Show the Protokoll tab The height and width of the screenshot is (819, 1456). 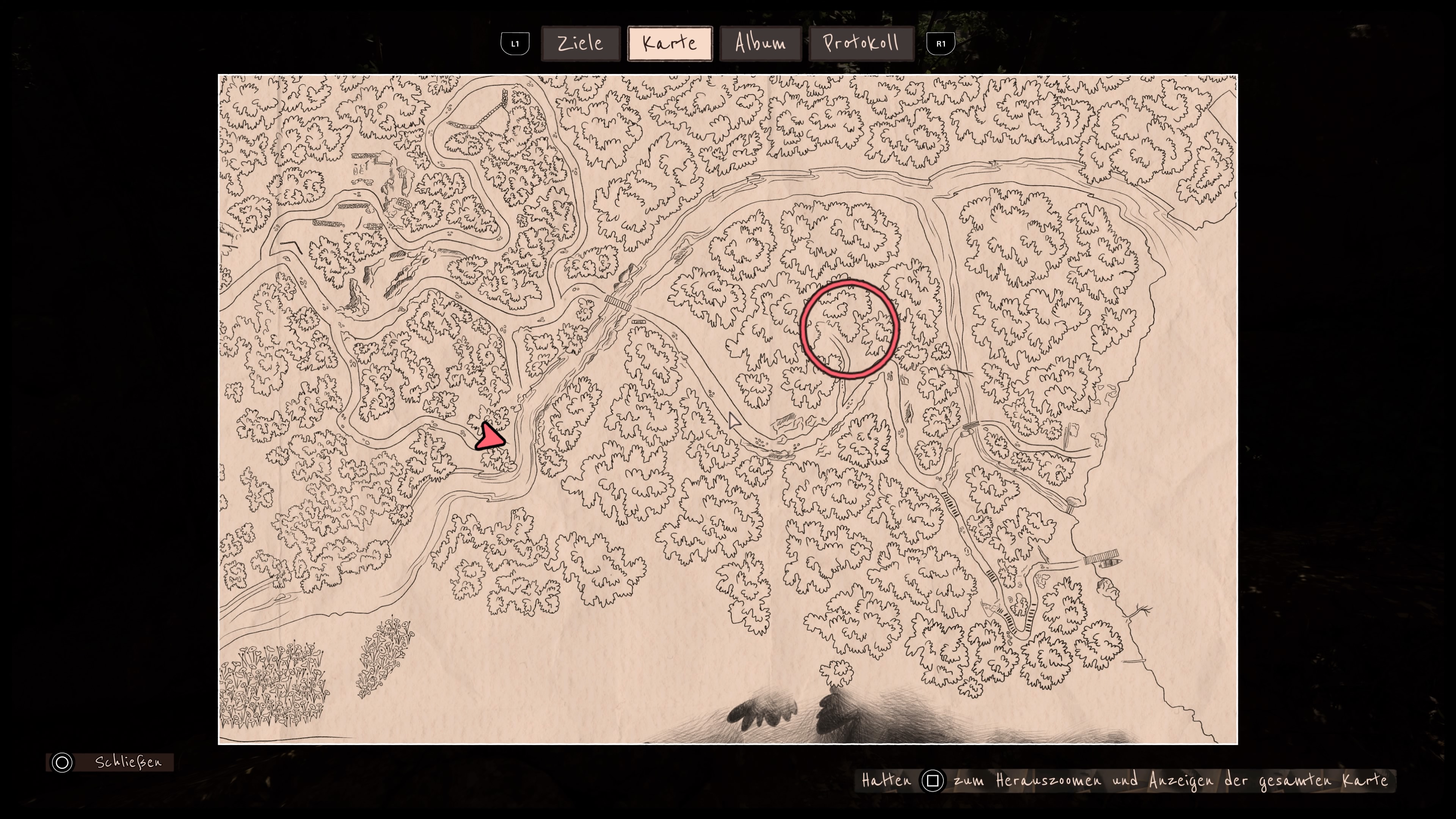pyautogui.click(x=861, y=44)
